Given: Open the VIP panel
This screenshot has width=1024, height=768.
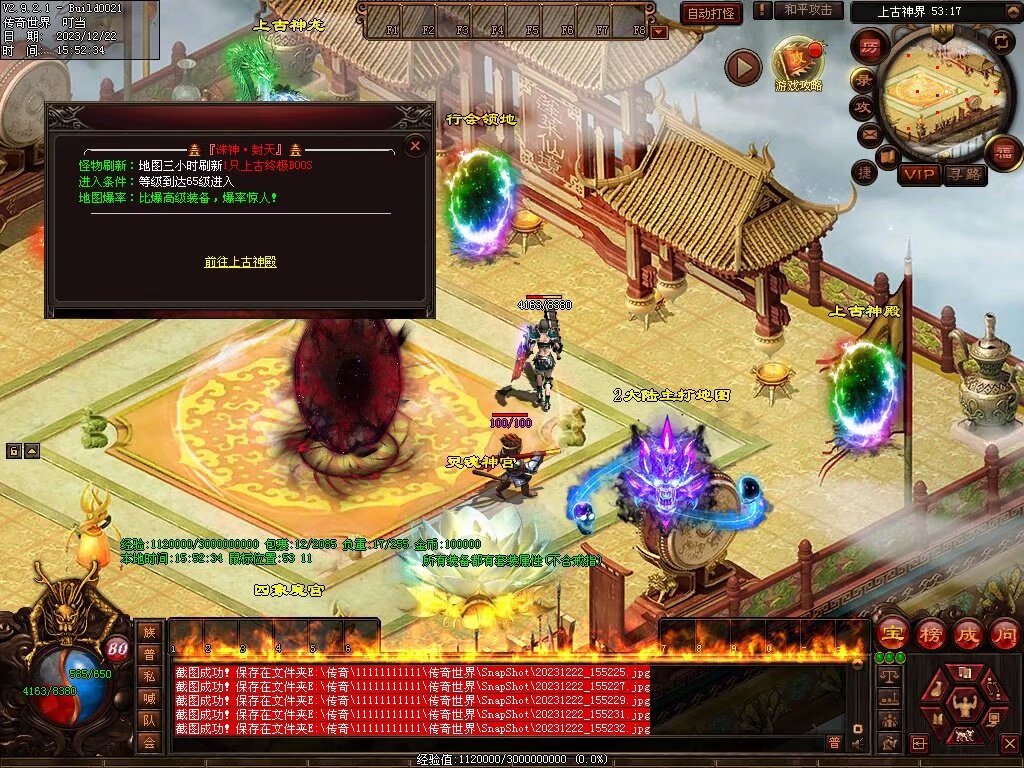Looking at the screenshot, I should (919, 174).
